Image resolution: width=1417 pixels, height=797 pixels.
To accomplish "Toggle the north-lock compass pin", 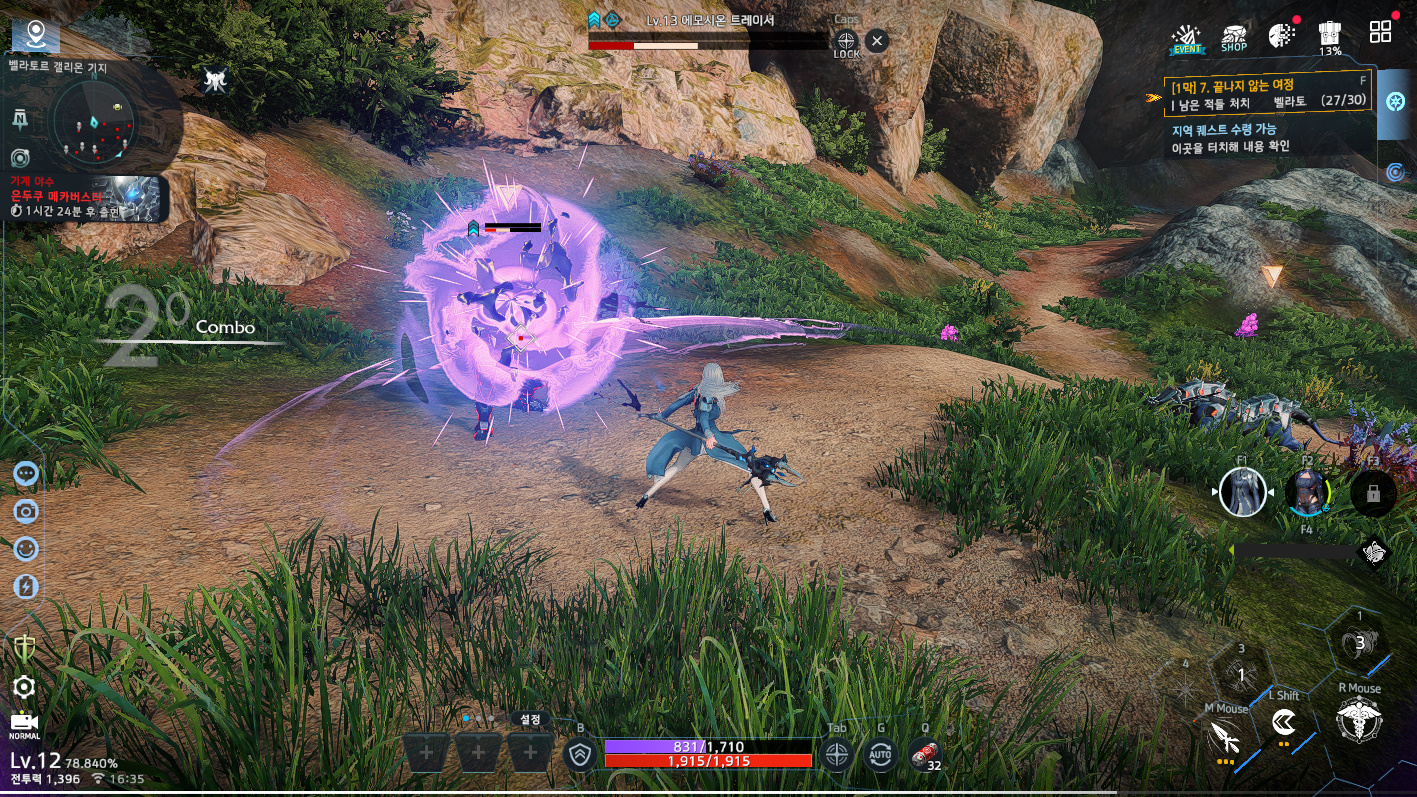I will (20, 119).
